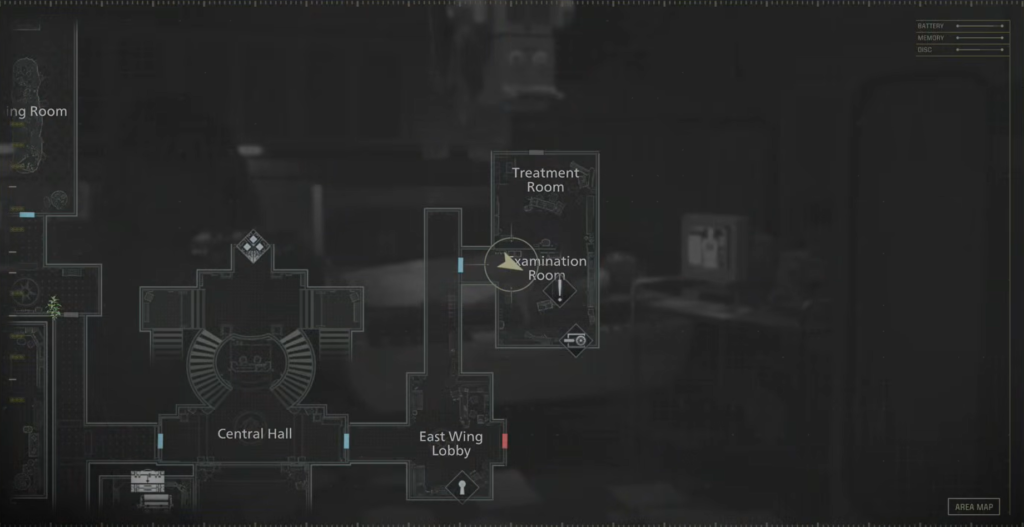The image size is (1024, 527).
Task: Select the green herb marker
Action: coord(54,306)
